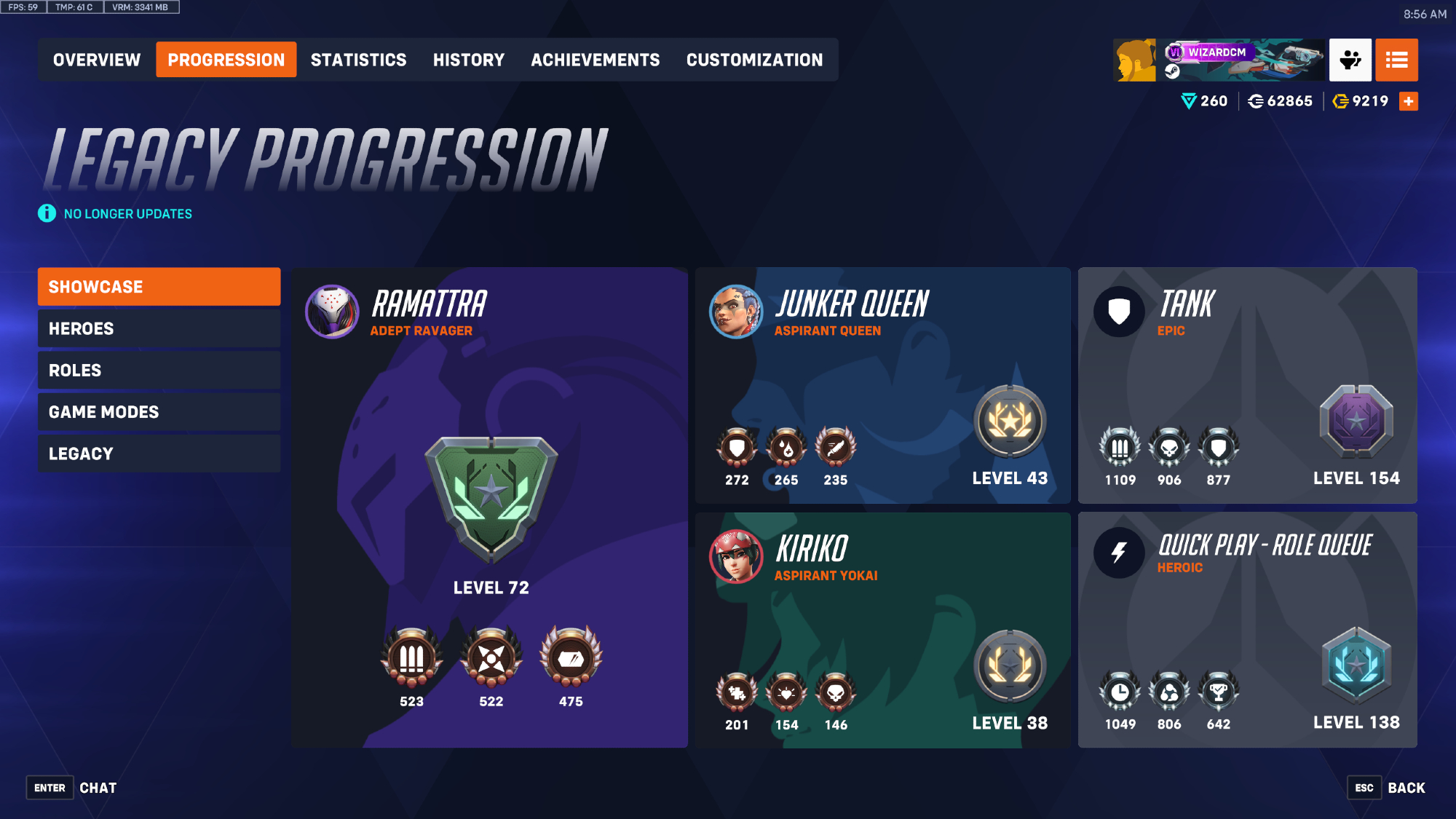Go to the History tab
Screen dimensions: 1456x819
pos(468,60)
